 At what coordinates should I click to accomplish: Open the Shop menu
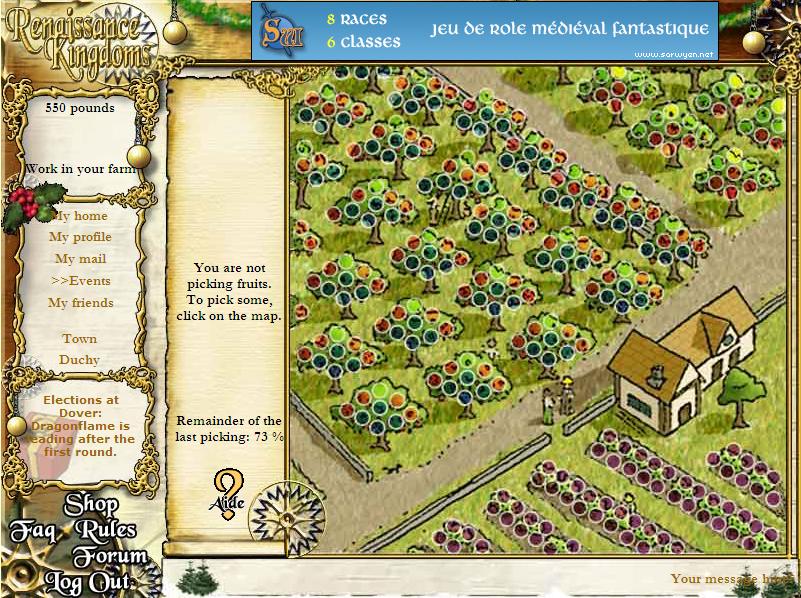pos(92,506)
